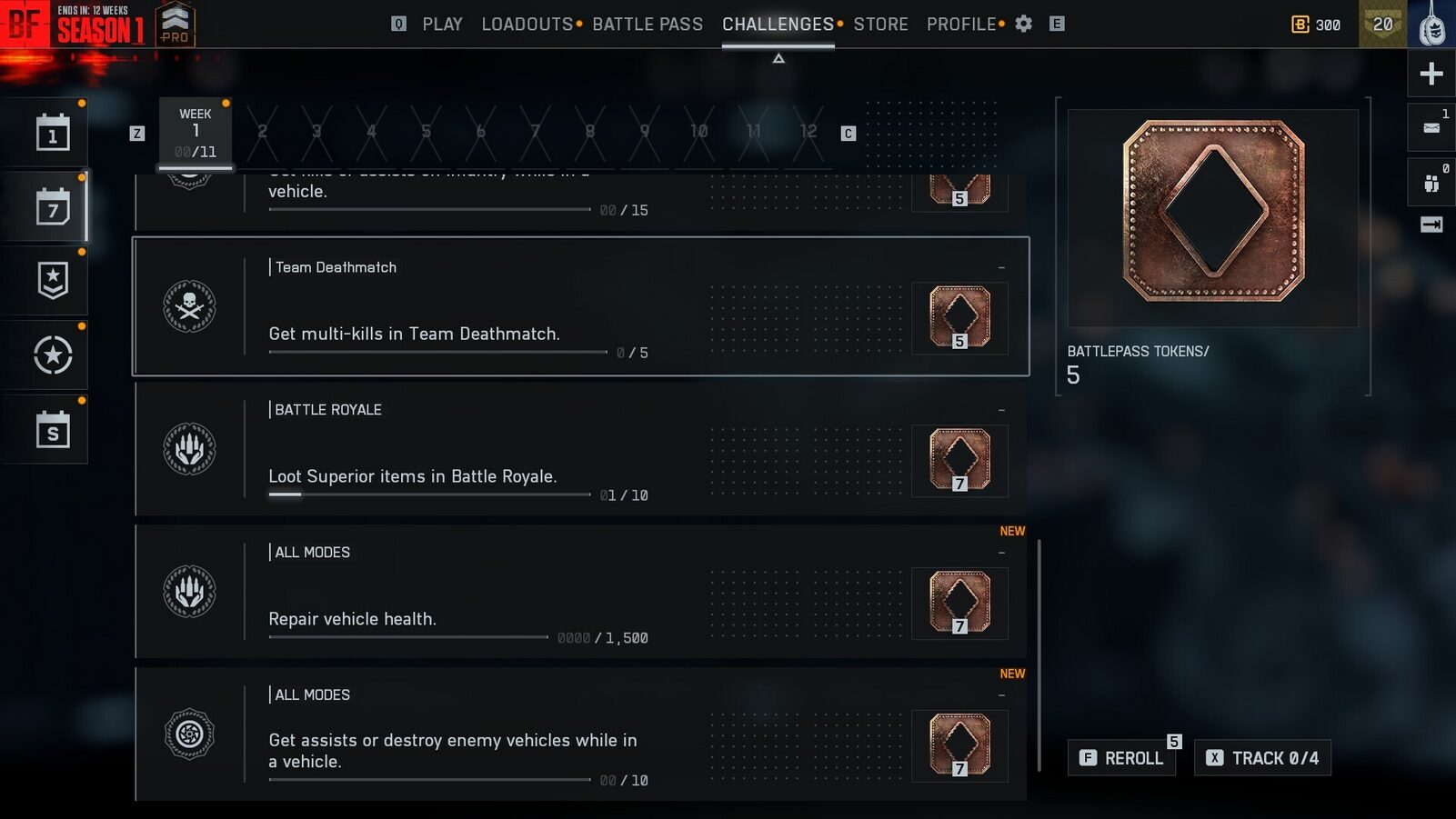Open the Play menu
This screenshot has height=819, width=1456.
442,25
